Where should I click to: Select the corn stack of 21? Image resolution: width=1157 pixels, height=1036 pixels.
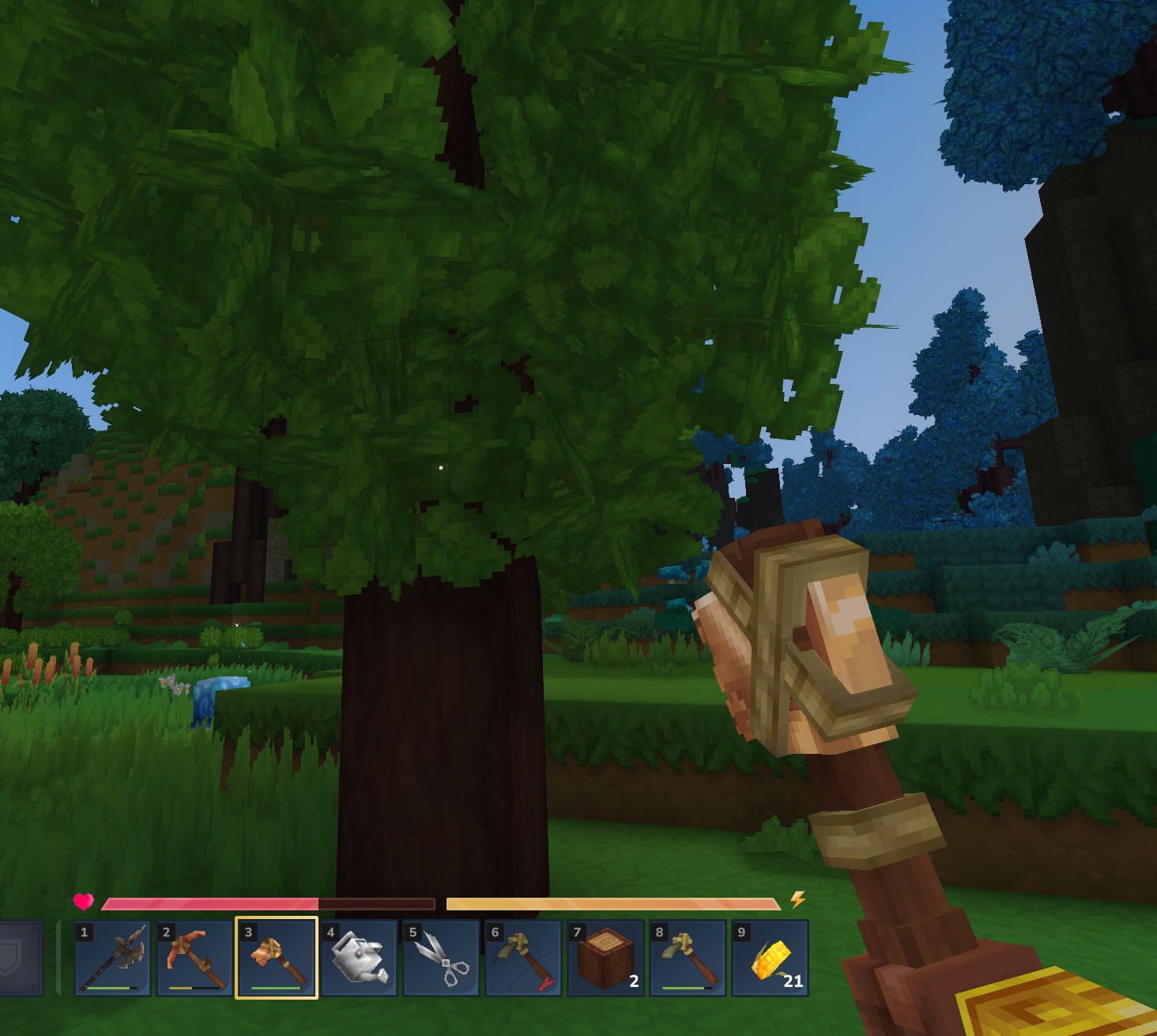pyautogui.click(x=770, y=958)
